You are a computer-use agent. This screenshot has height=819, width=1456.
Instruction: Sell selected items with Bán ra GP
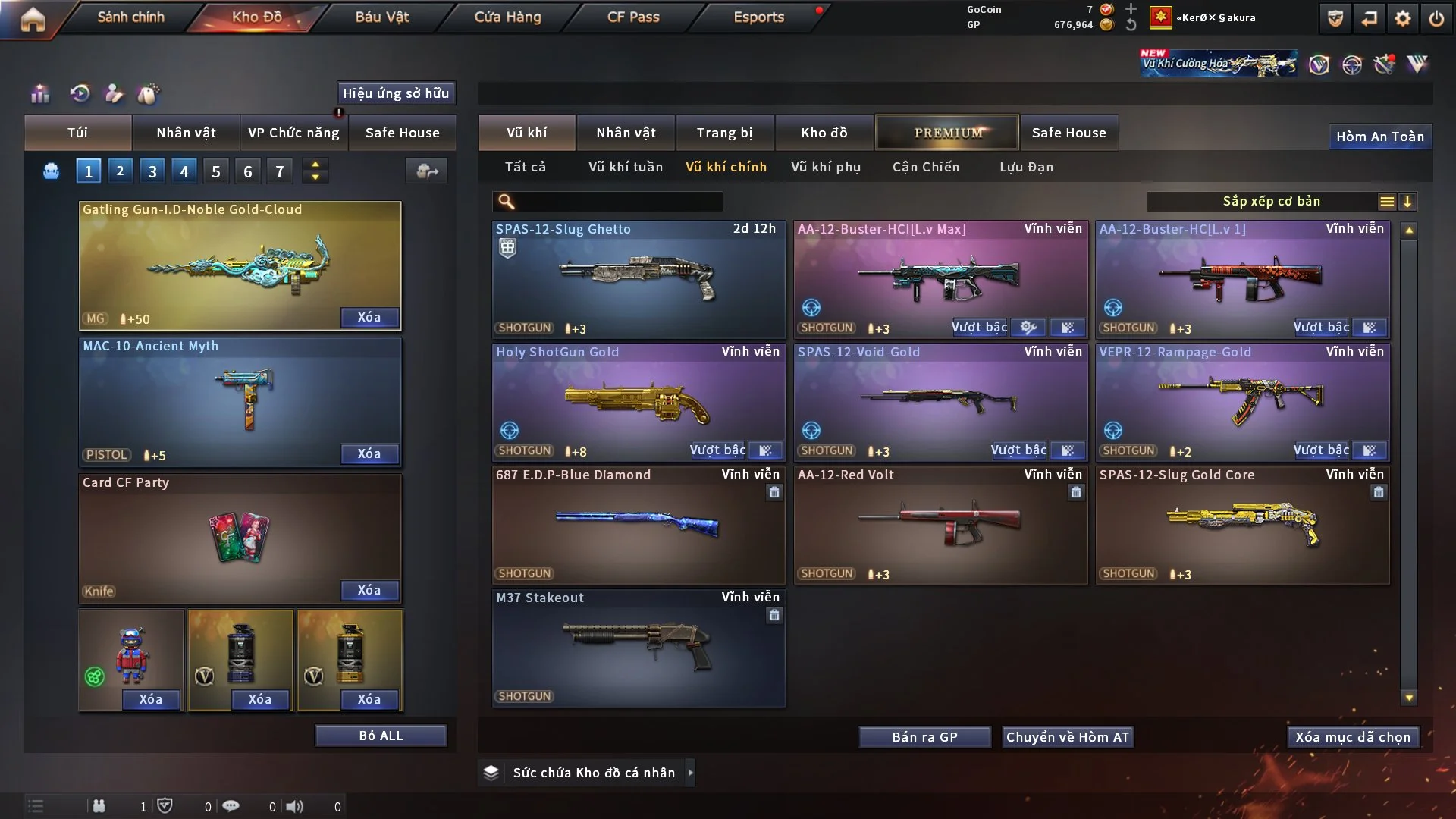click(x=924, y=737)
